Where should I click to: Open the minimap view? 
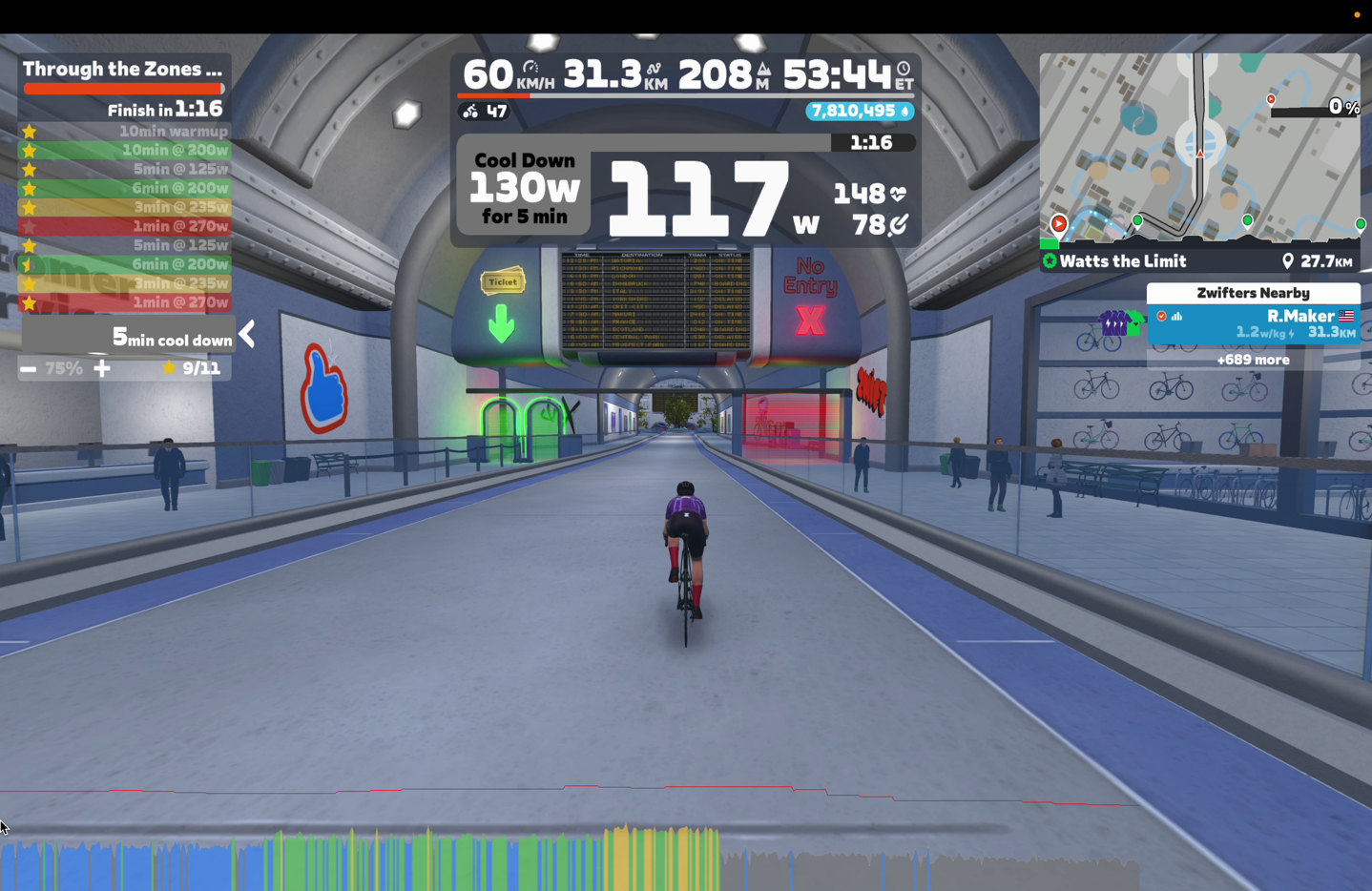point(1199,148)
